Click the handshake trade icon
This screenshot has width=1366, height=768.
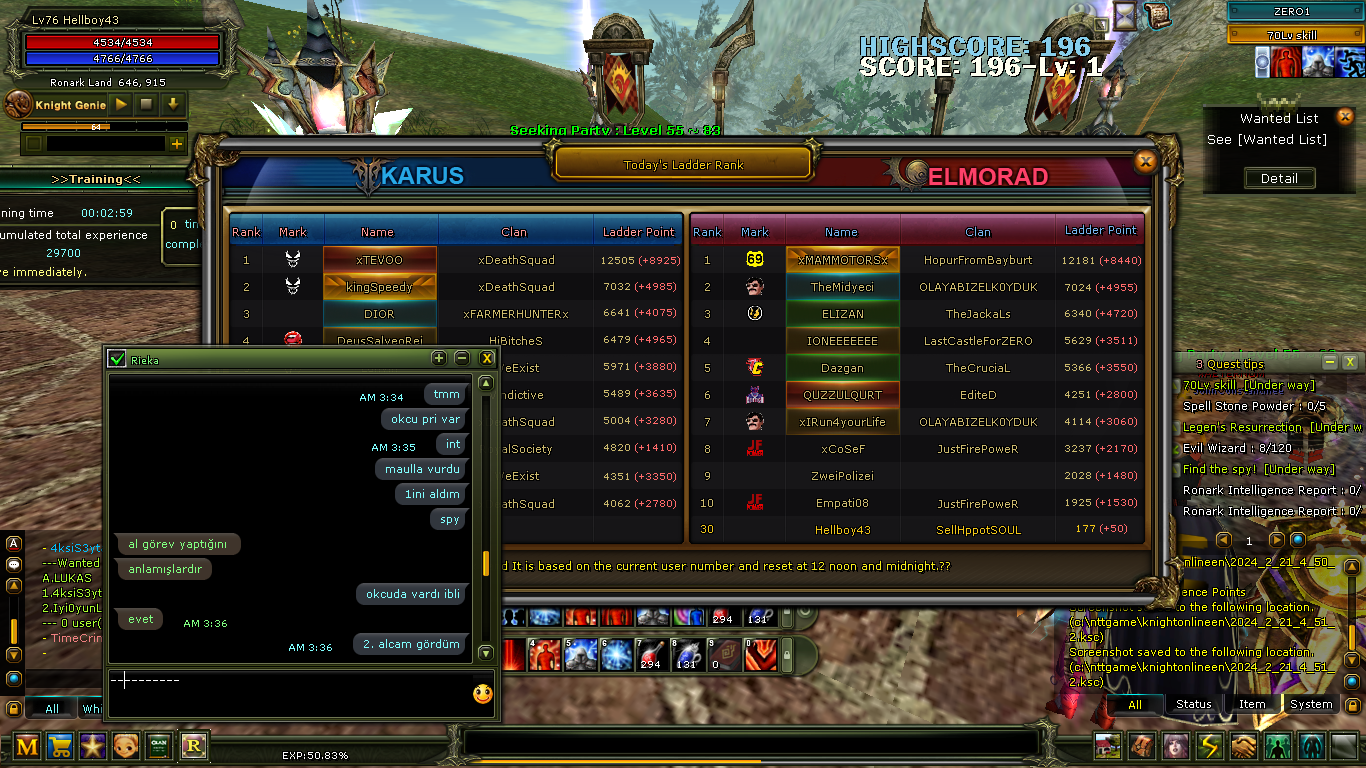click(1243, 746)
